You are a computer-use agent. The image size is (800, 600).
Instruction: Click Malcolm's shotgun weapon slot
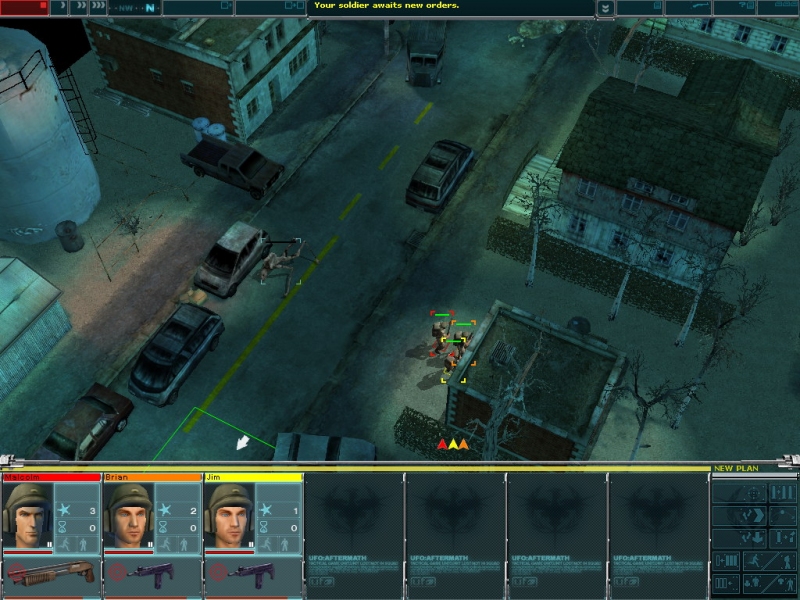coord(51,574)
